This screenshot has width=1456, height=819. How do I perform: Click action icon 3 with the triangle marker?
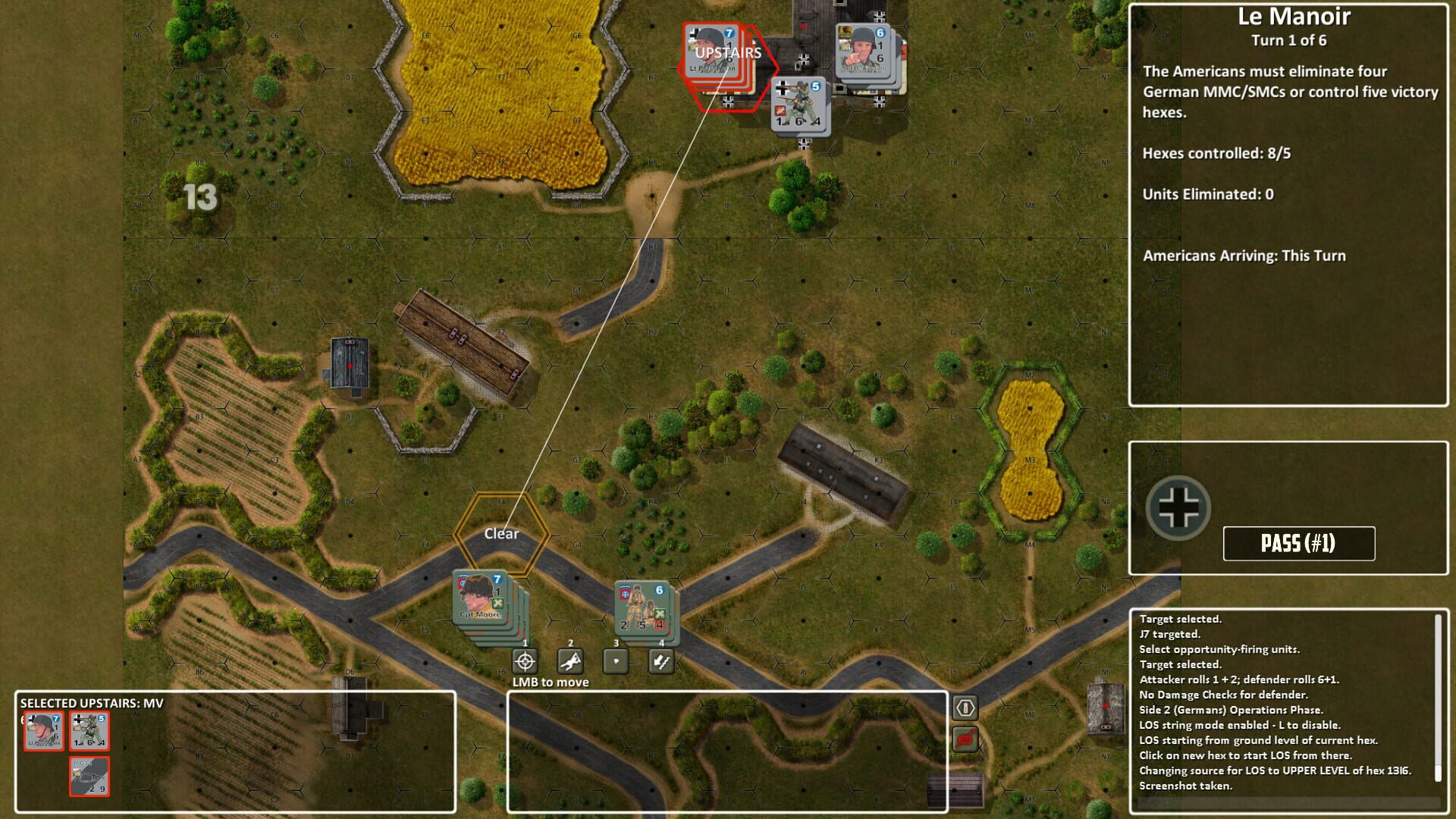614,661
